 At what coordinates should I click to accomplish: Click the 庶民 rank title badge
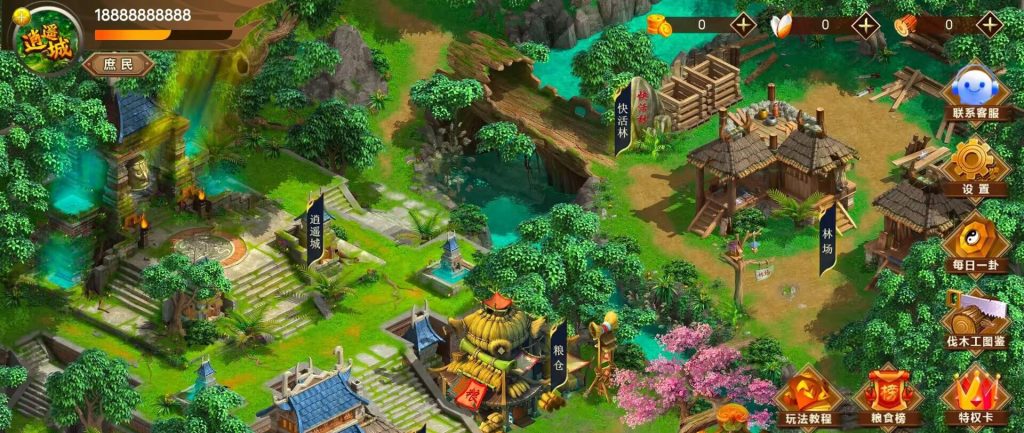[x=119, y=65]
